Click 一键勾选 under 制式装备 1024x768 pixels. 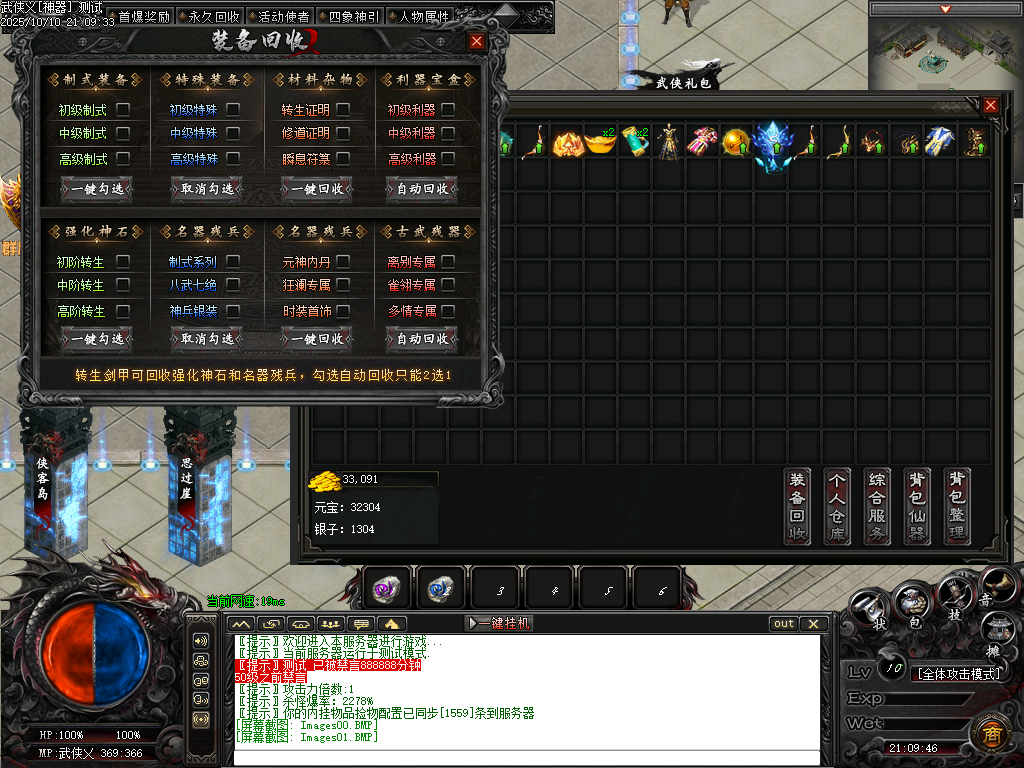click(x=97, y=188)
